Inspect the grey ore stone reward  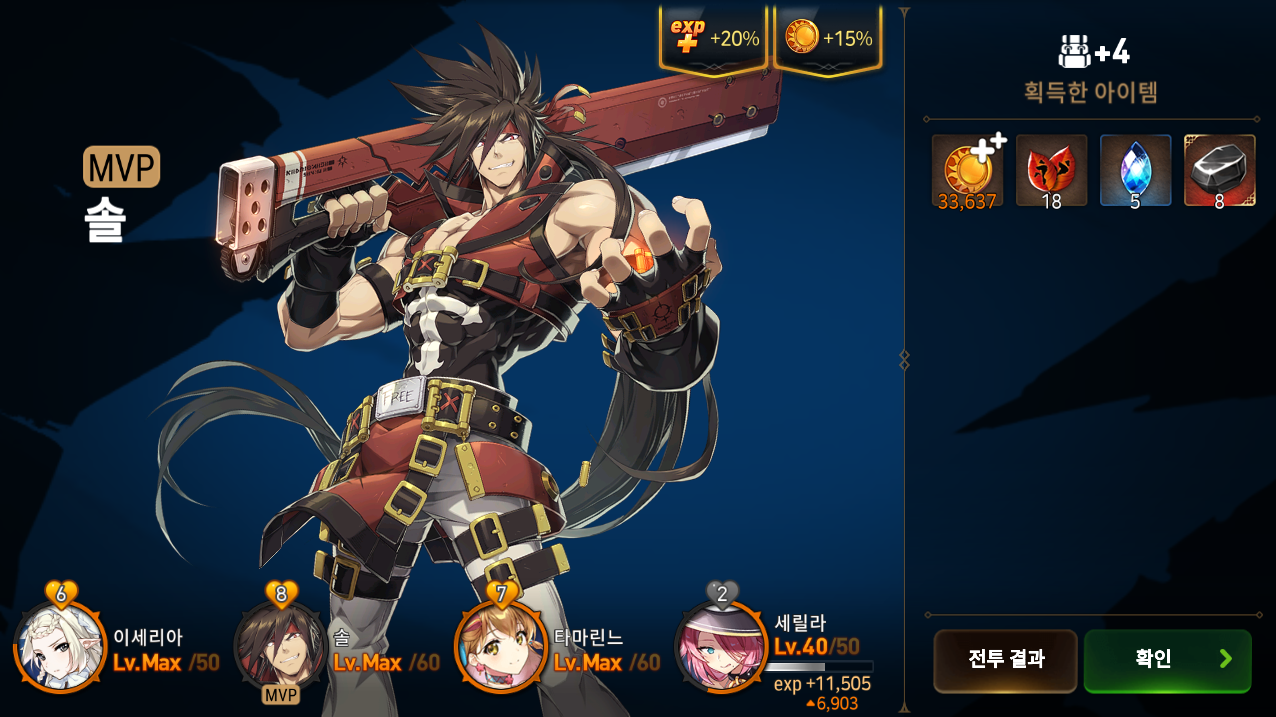1219,170
